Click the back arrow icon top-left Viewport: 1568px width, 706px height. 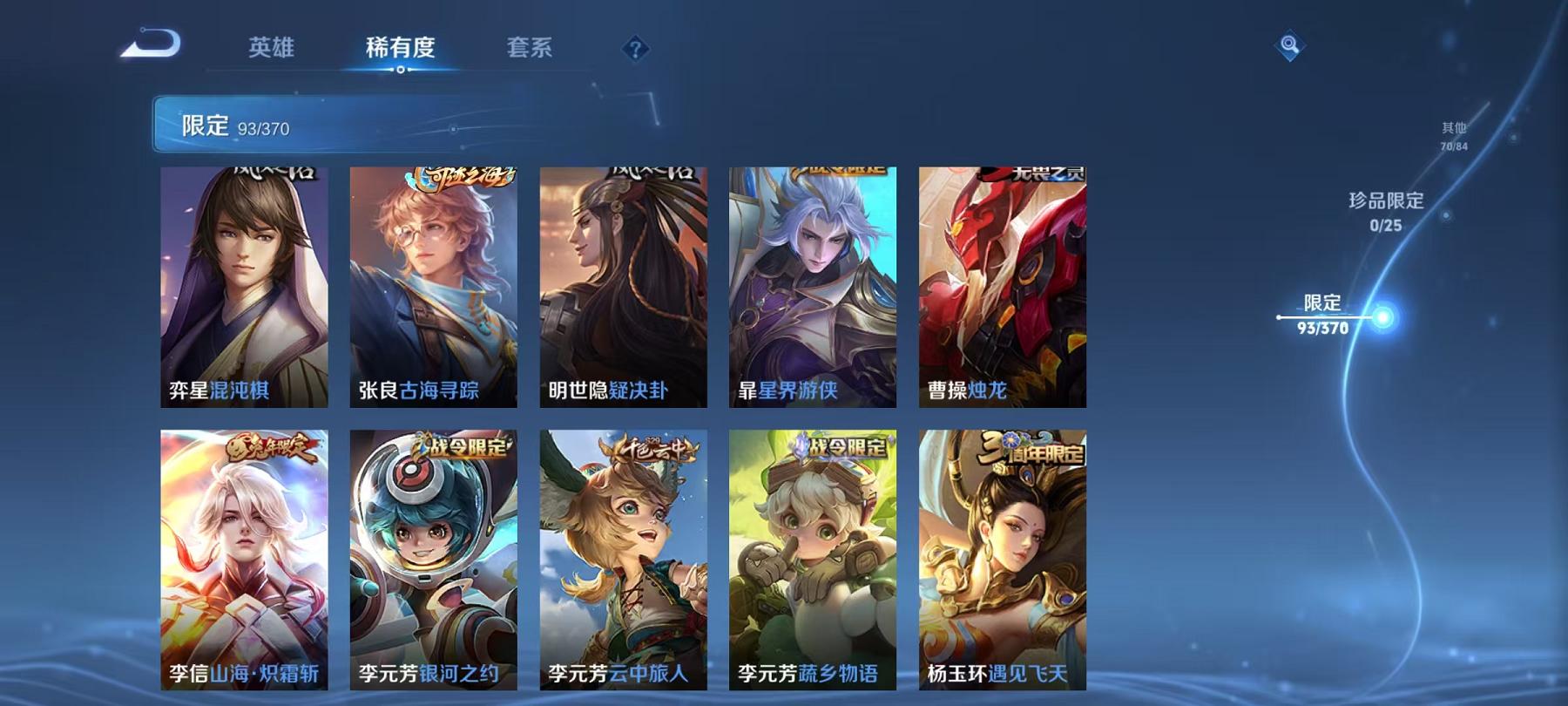tap(152, 44)
